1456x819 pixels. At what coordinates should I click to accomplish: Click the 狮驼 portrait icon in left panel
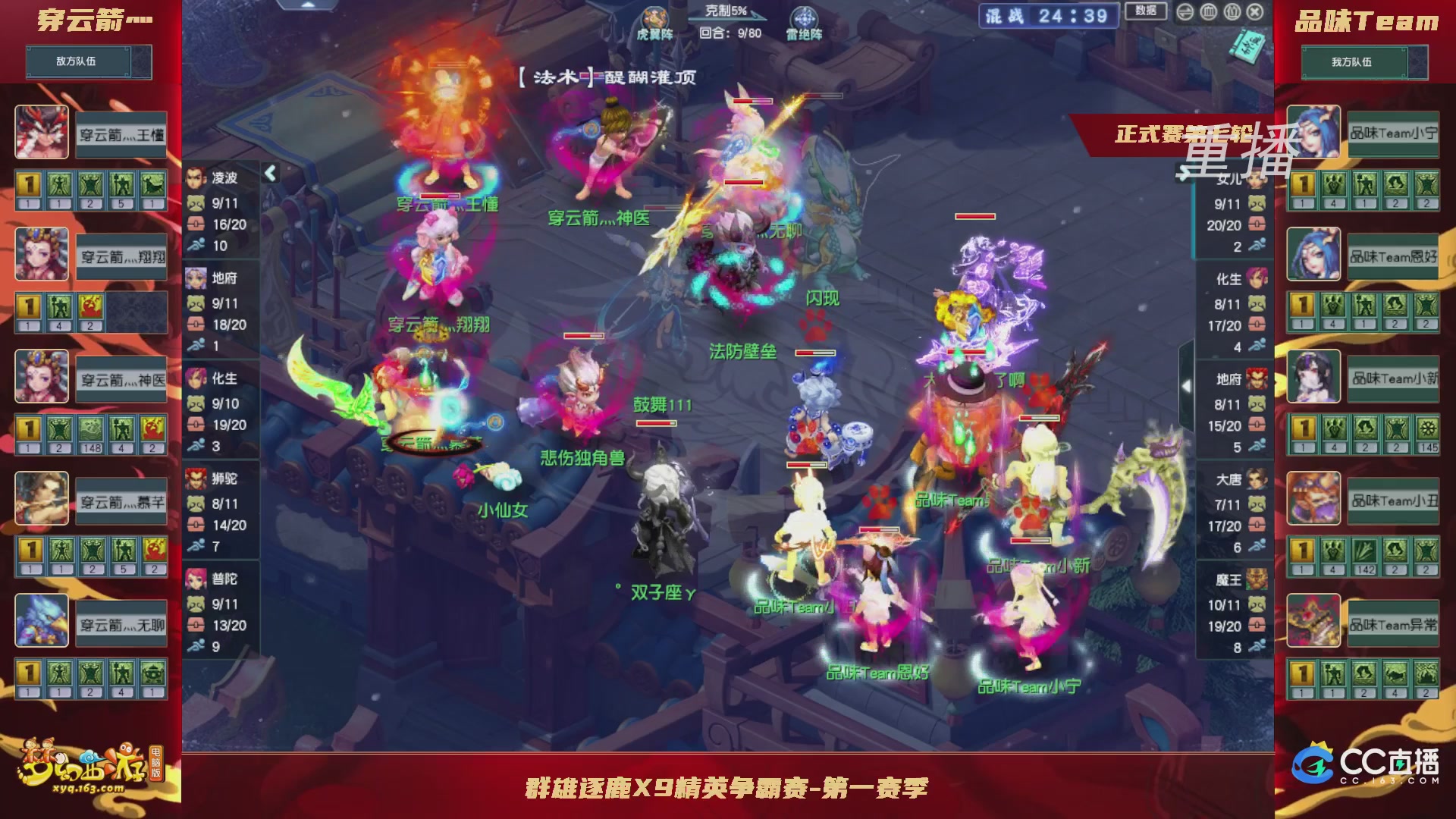pos(196,479)
